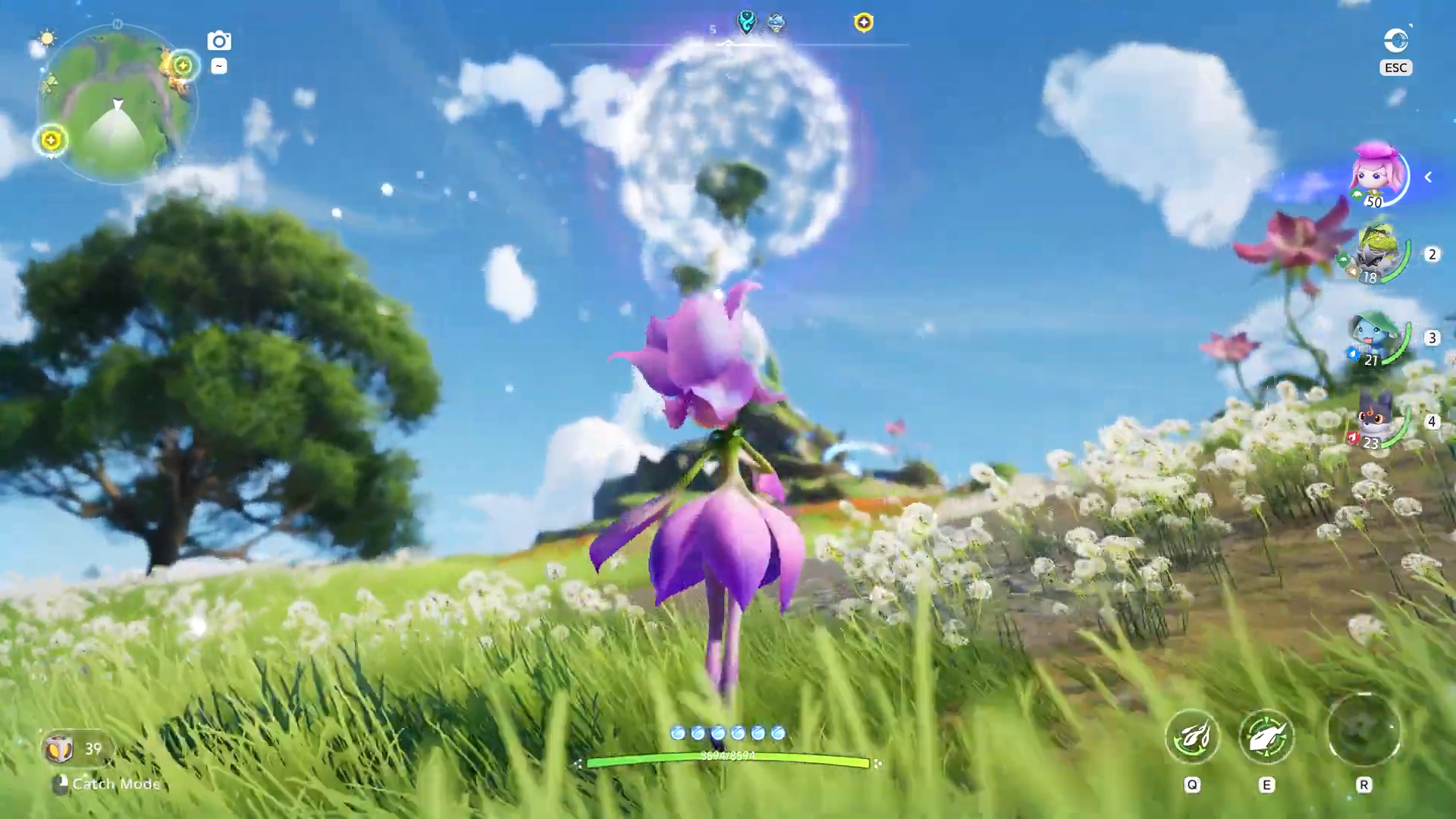The width and height of the screenshot is (1456, 819).
Task: Click the teal spirit buff icon top center
Action: 745,23
